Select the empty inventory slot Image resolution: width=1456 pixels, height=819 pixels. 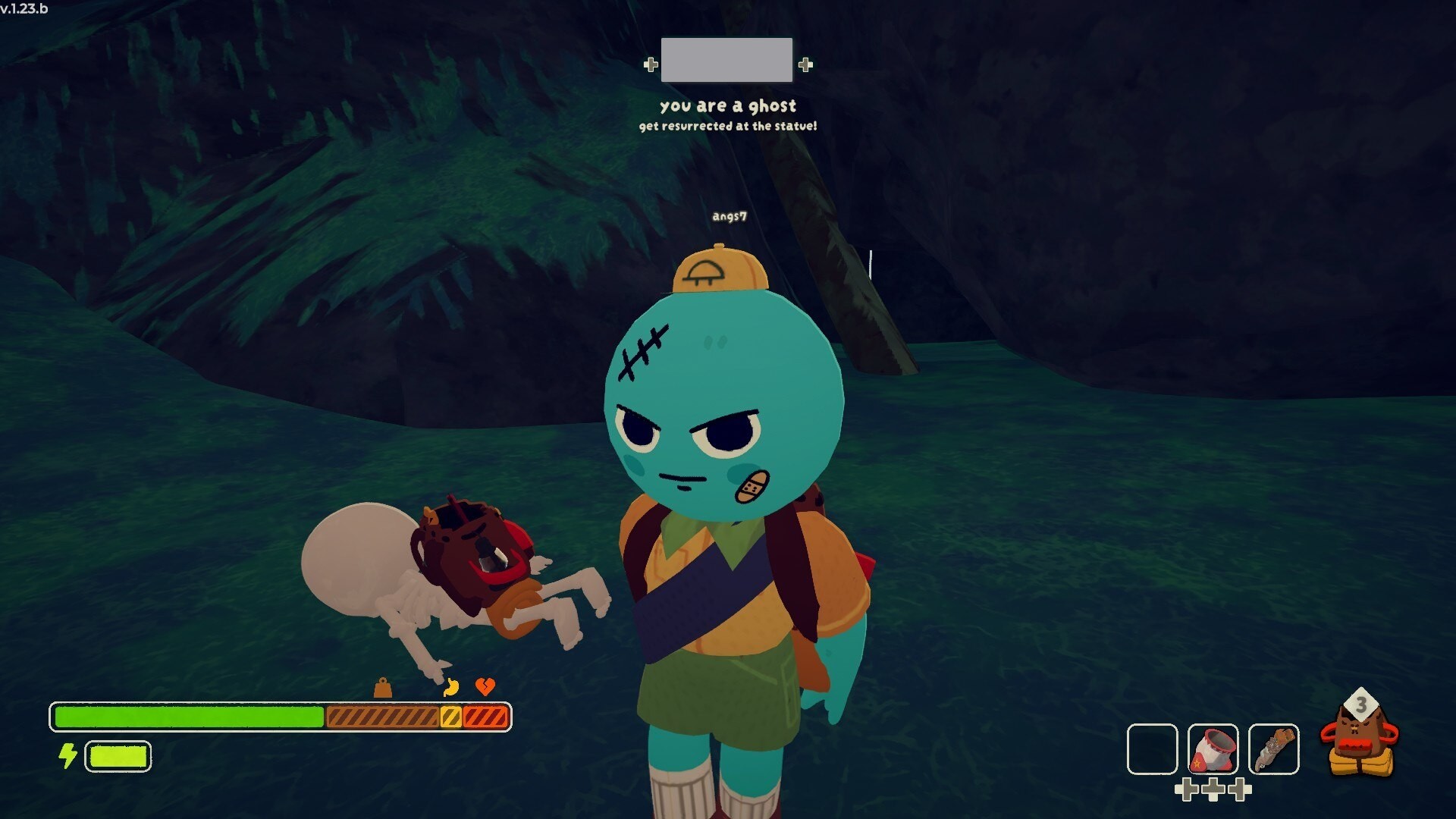coord(1152,749)
